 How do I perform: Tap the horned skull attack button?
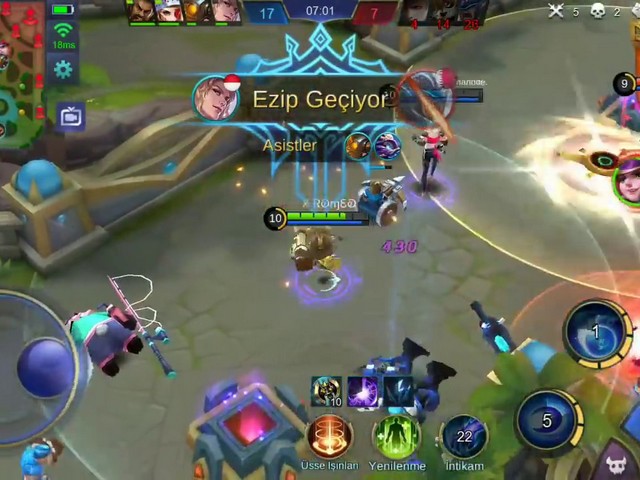point(618,462)
